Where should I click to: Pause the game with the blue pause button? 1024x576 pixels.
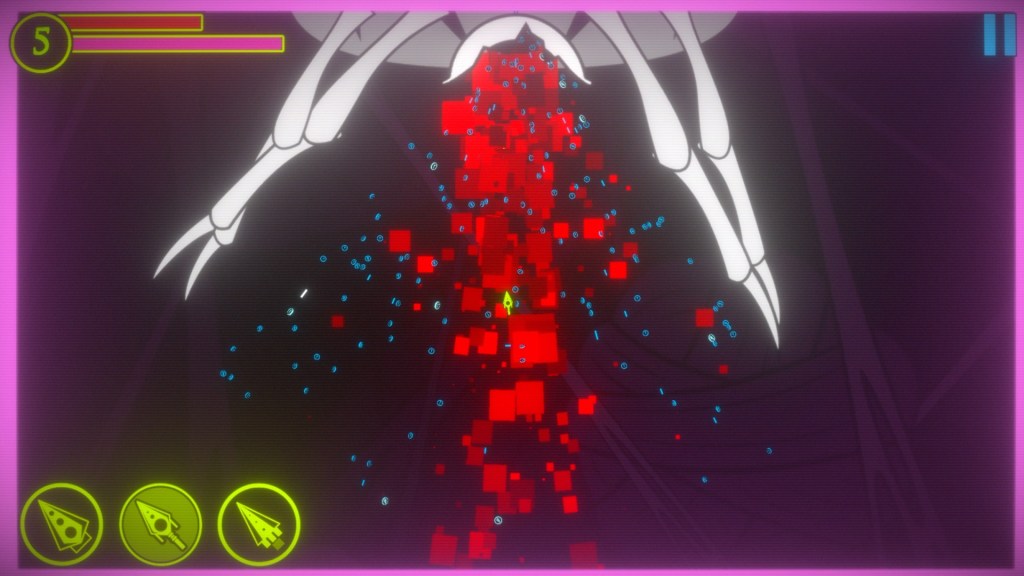tap(998, 35)
